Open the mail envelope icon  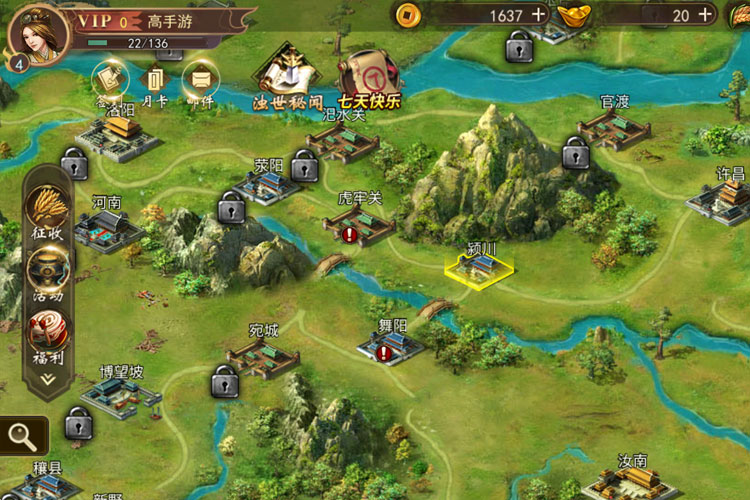click(199, 76)
